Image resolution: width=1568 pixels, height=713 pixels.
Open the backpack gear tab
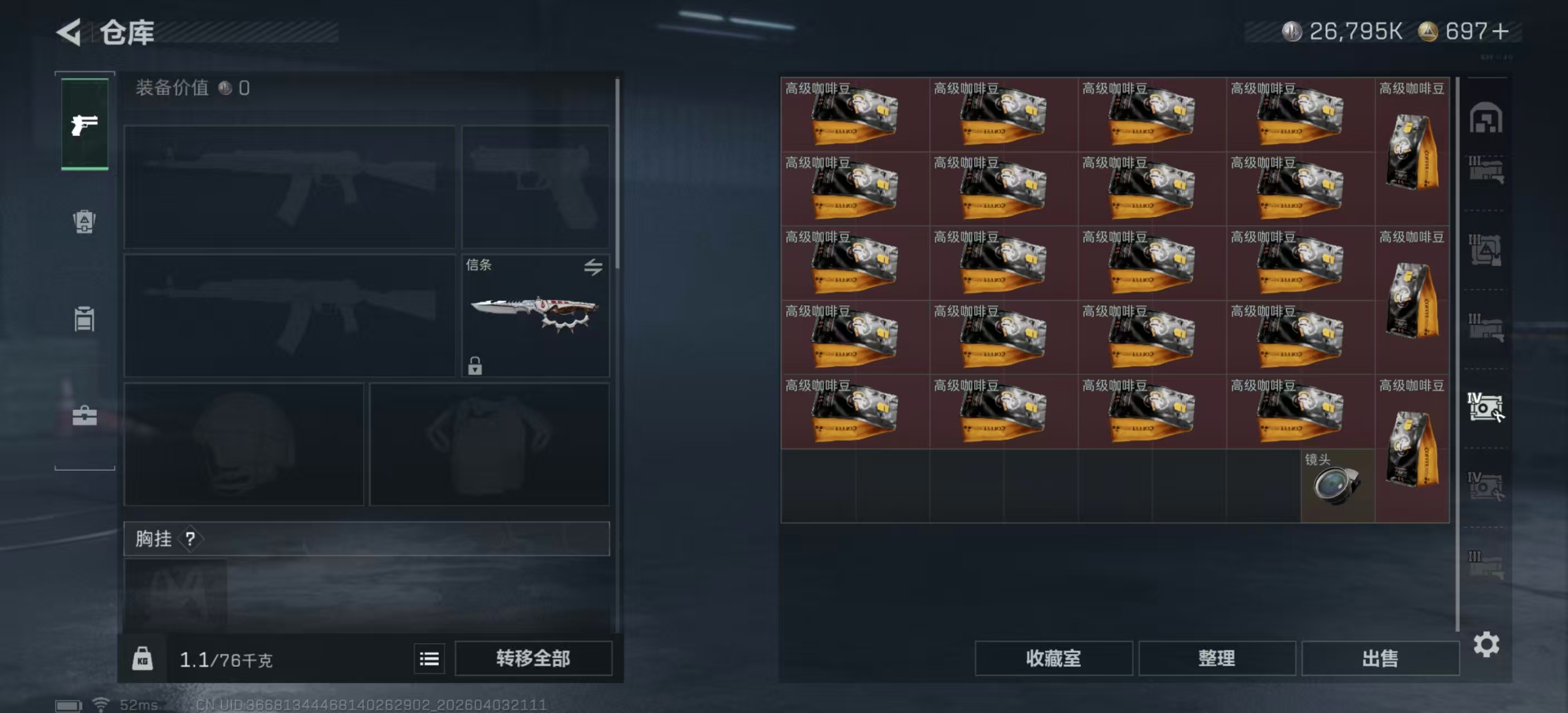[84, 223]
